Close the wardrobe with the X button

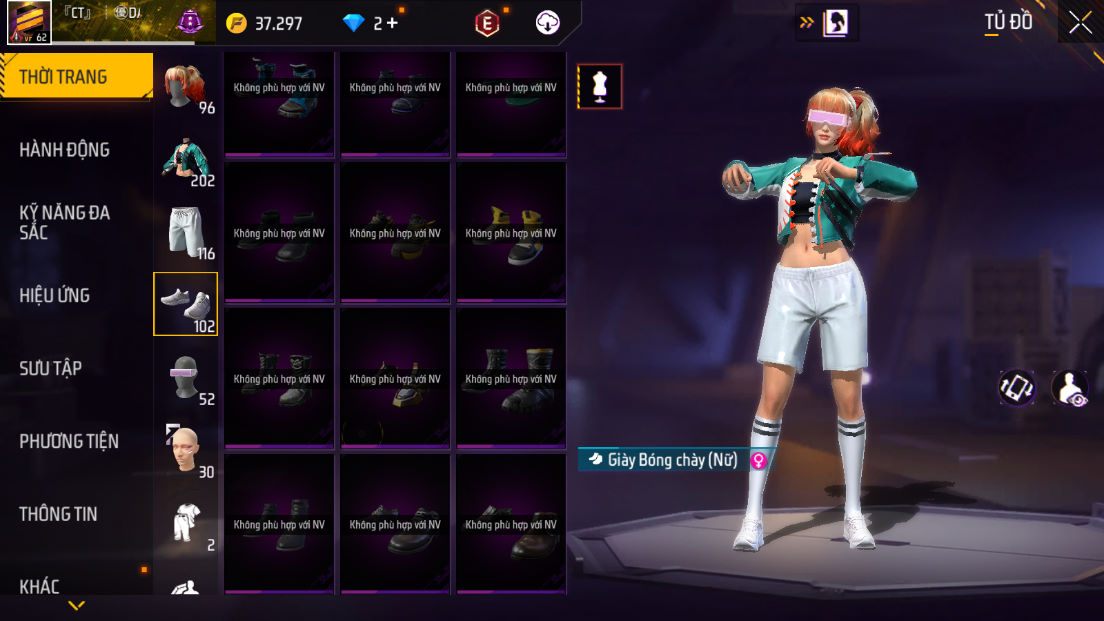[1080, 22]
